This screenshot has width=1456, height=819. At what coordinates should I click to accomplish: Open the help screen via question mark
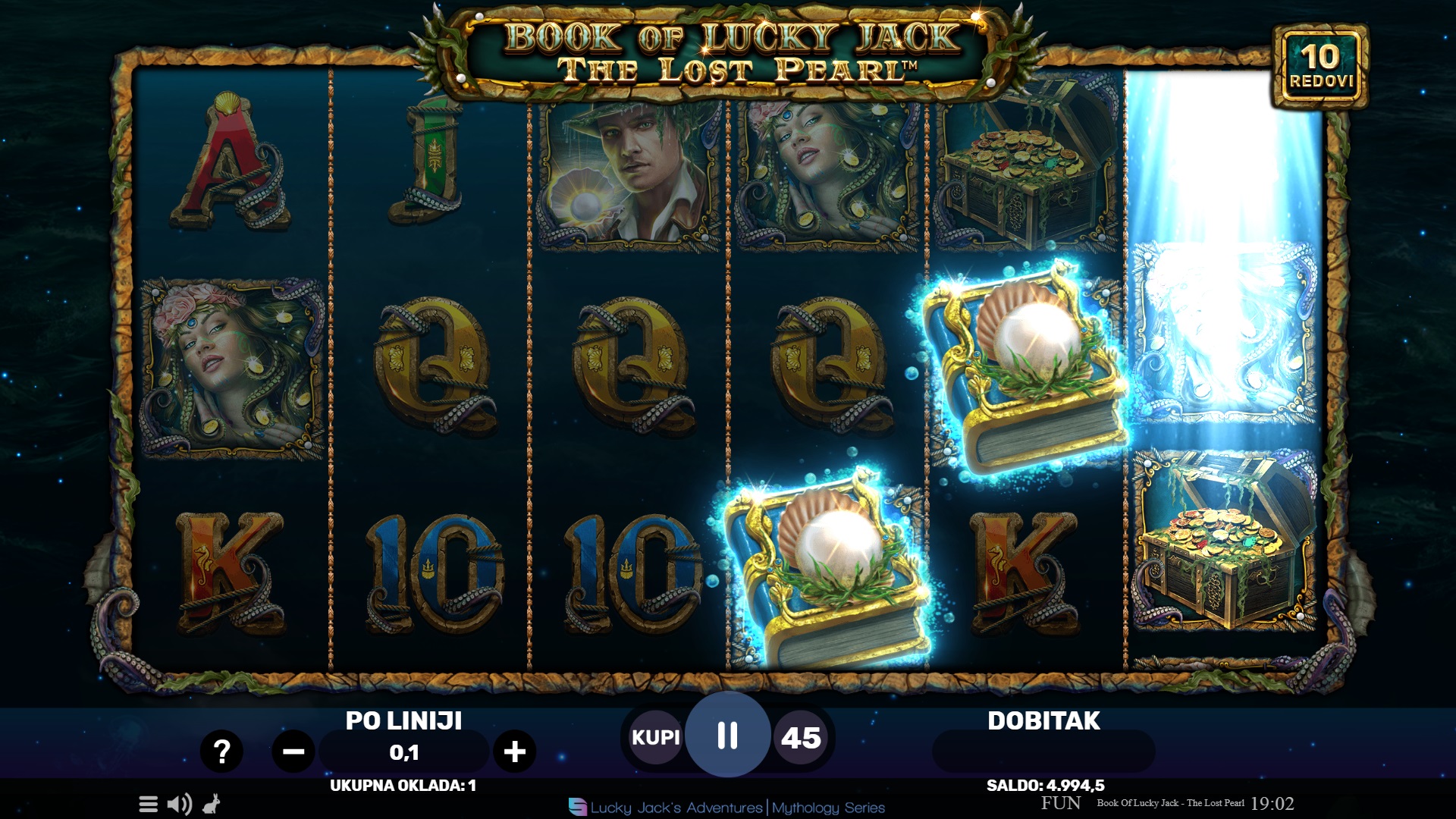point(221,752)
